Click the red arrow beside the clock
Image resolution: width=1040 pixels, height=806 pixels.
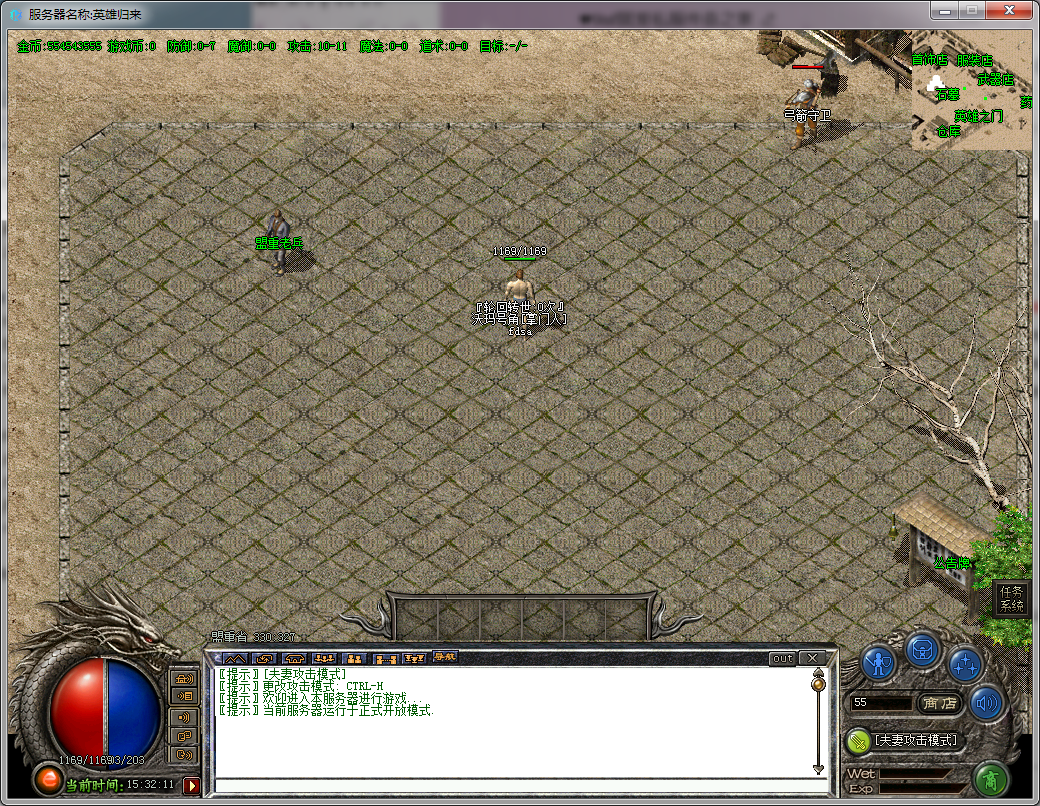(191, 785)
